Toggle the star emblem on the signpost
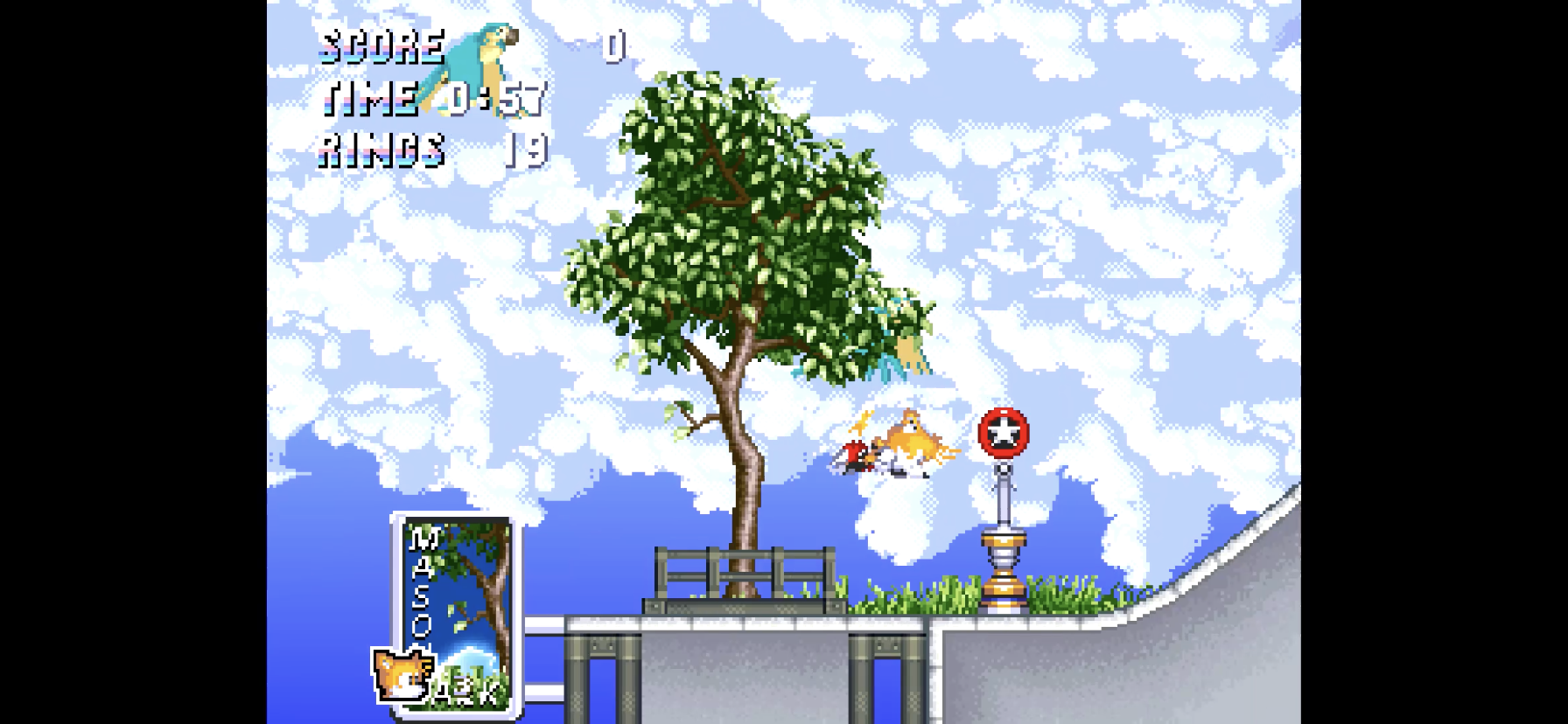Viewport: 1568px width, 724px height. [x=1003, y=428]
